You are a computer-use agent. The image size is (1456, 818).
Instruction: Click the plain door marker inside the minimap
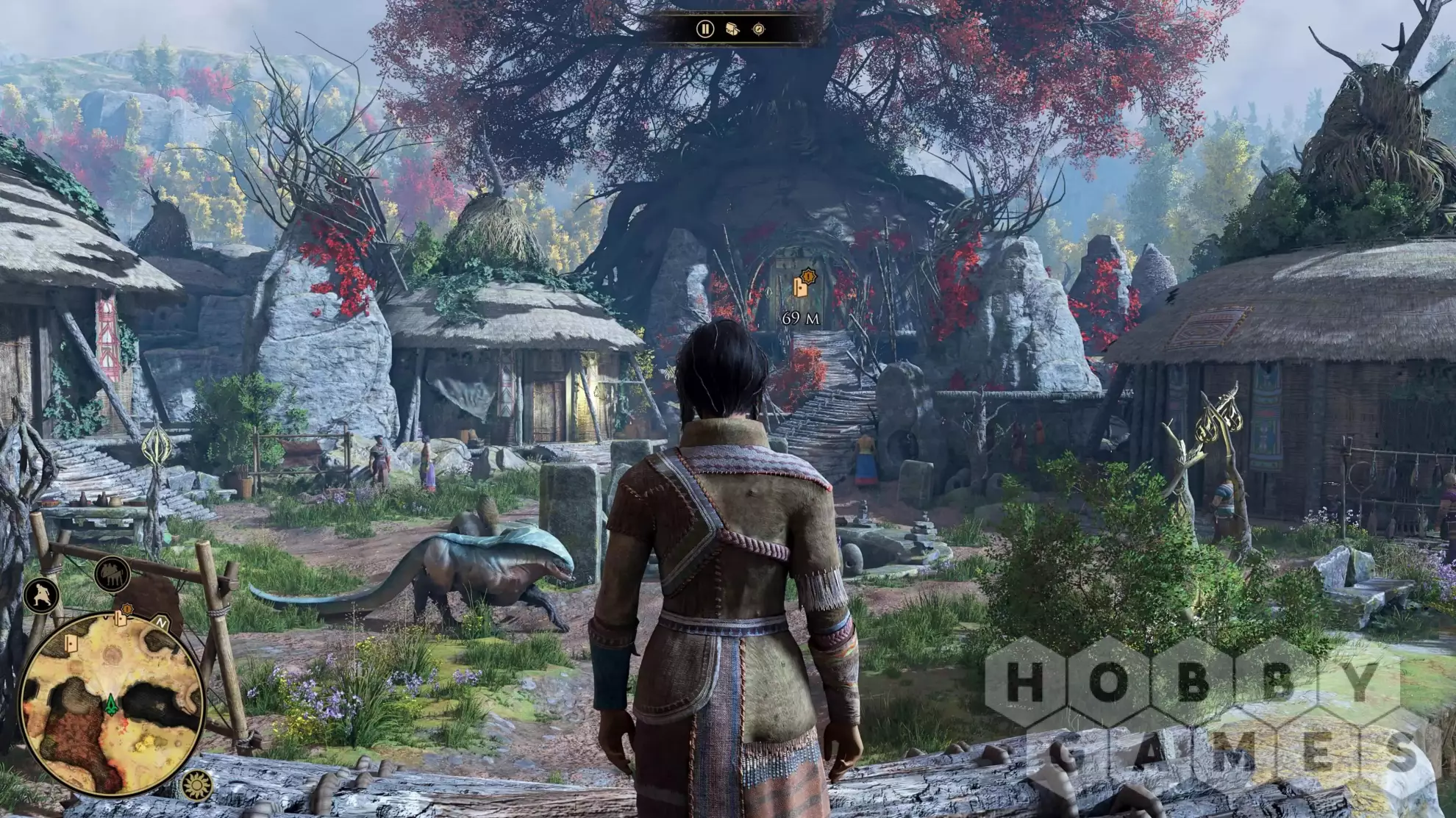click(x=71, y=644)
